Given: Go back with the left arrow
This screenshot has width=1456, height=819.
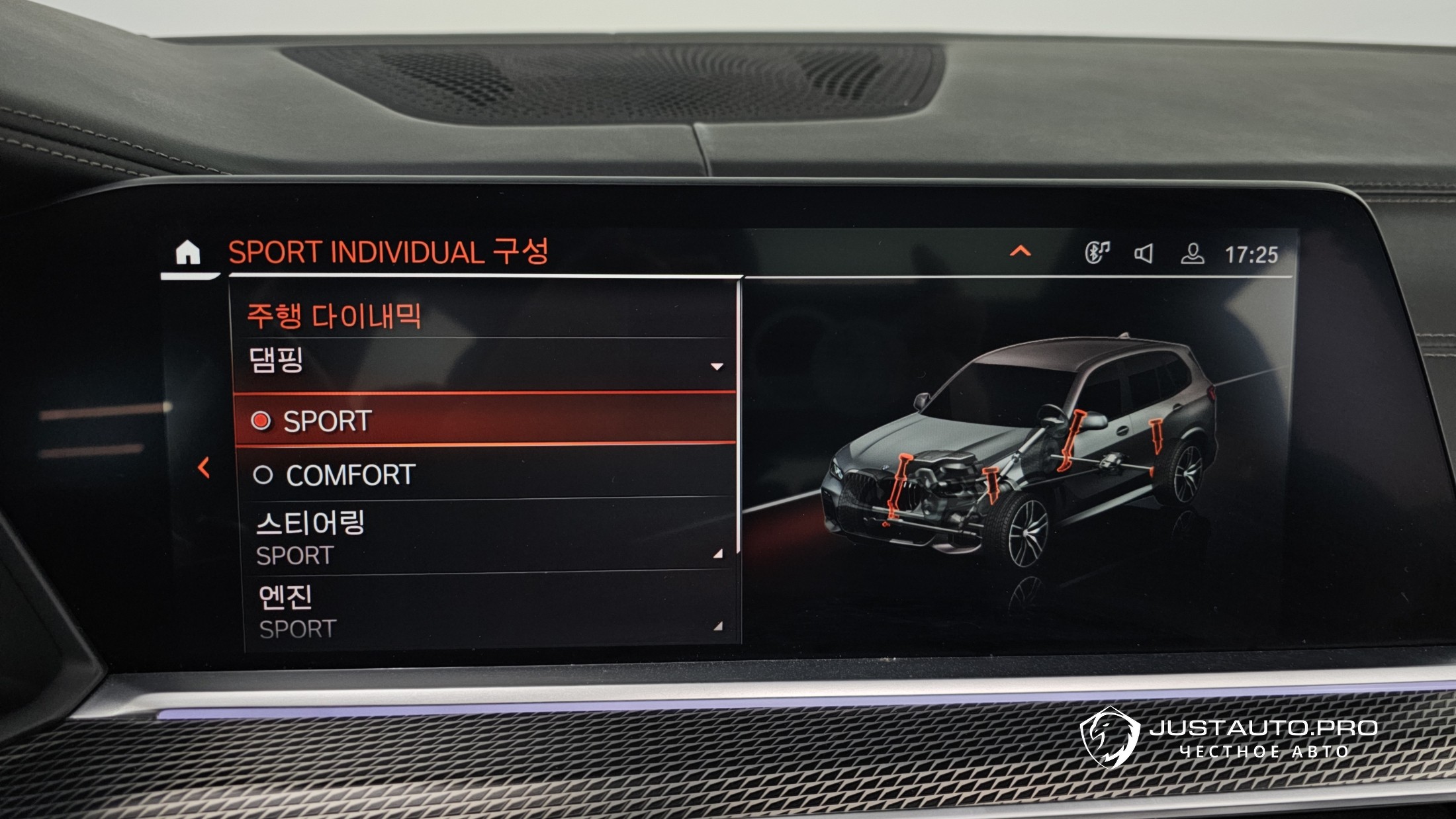Looking at the screenshot, I should 204,468.
